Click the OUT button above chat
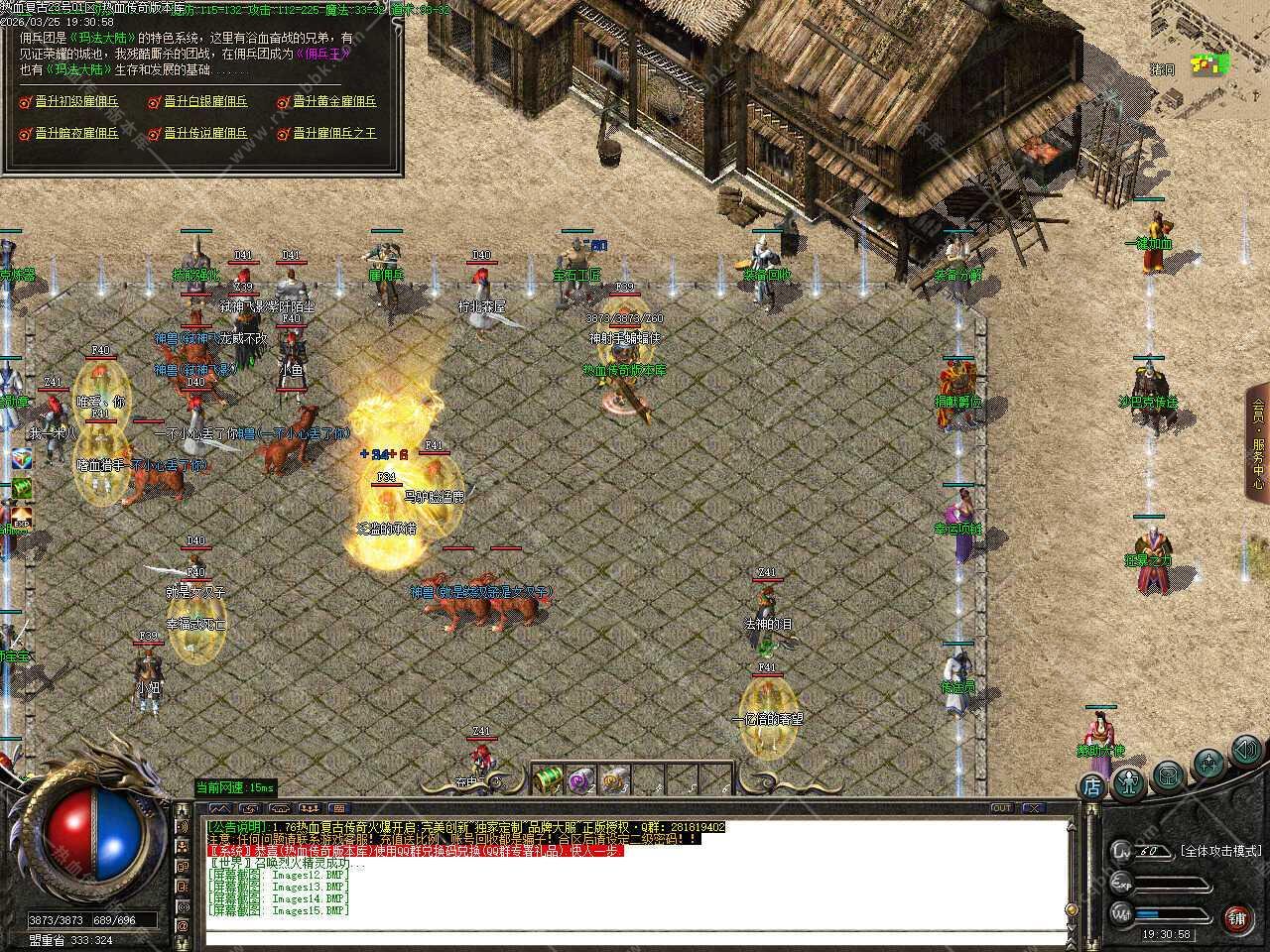 pos(1001,808)
